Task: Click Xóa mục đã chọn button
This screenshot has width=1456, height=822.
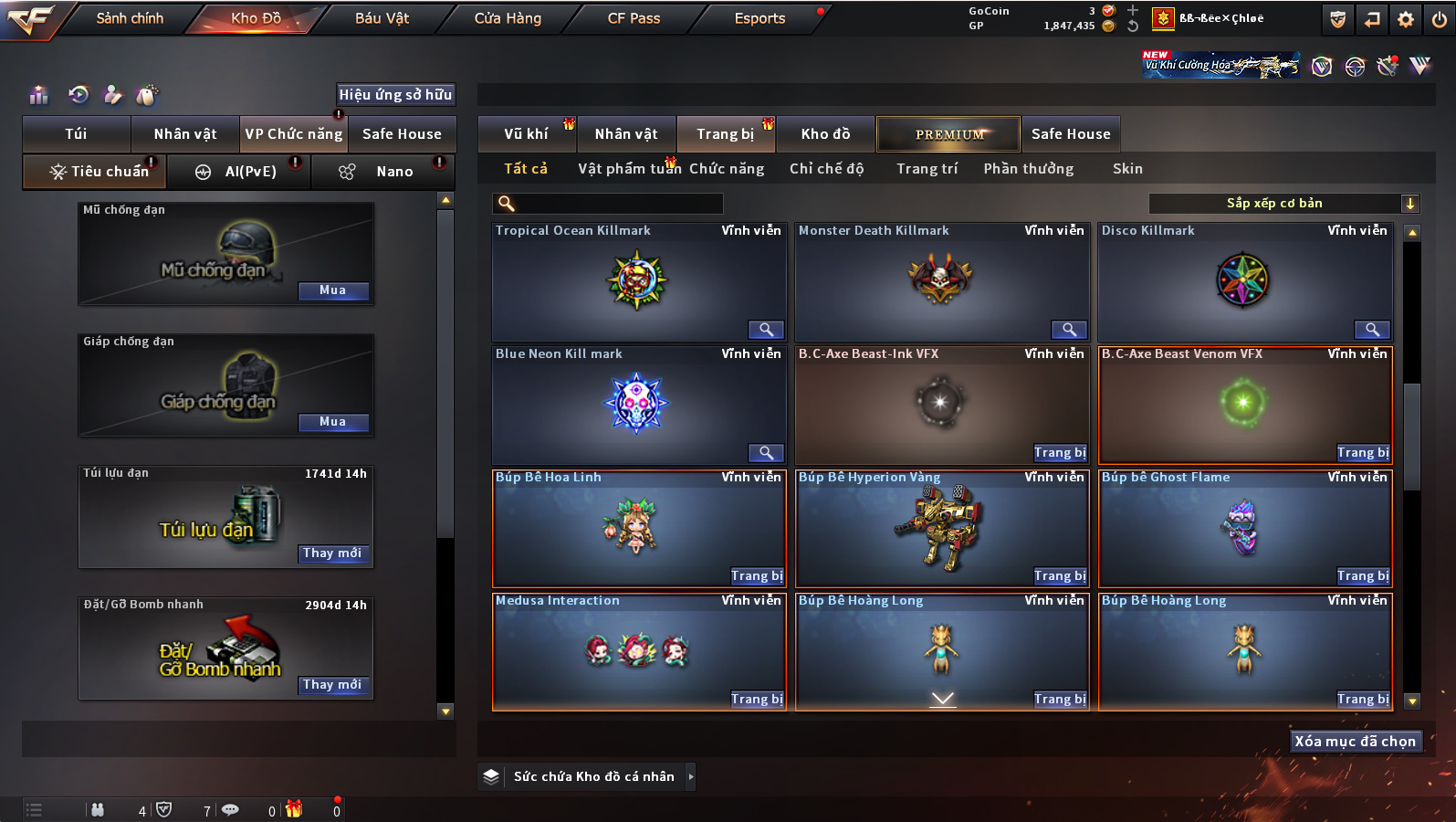Action: pyautogui.click(x=1355, y=742)
